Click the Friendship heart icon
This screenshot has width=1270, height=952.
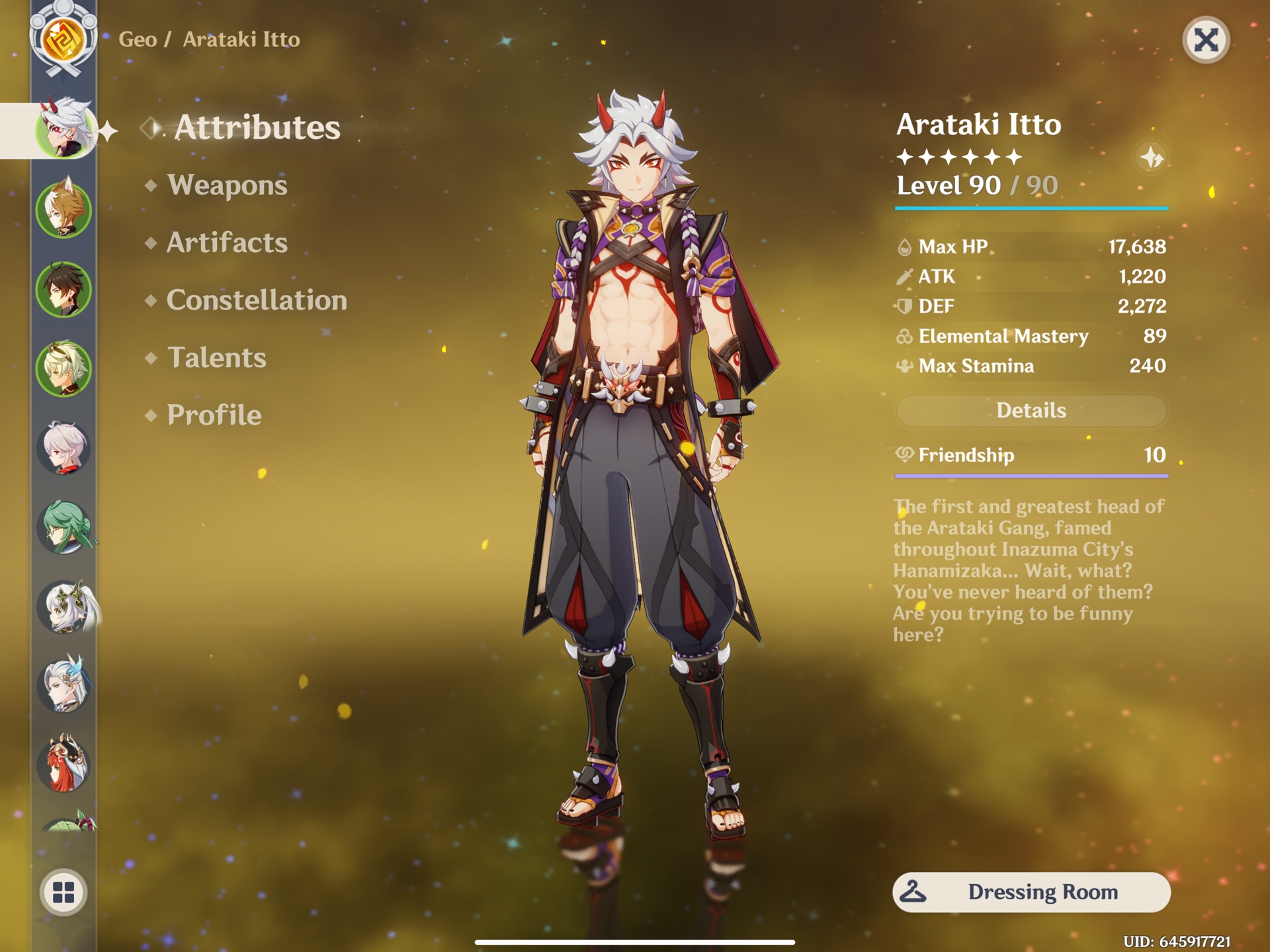tap(905, 455)
